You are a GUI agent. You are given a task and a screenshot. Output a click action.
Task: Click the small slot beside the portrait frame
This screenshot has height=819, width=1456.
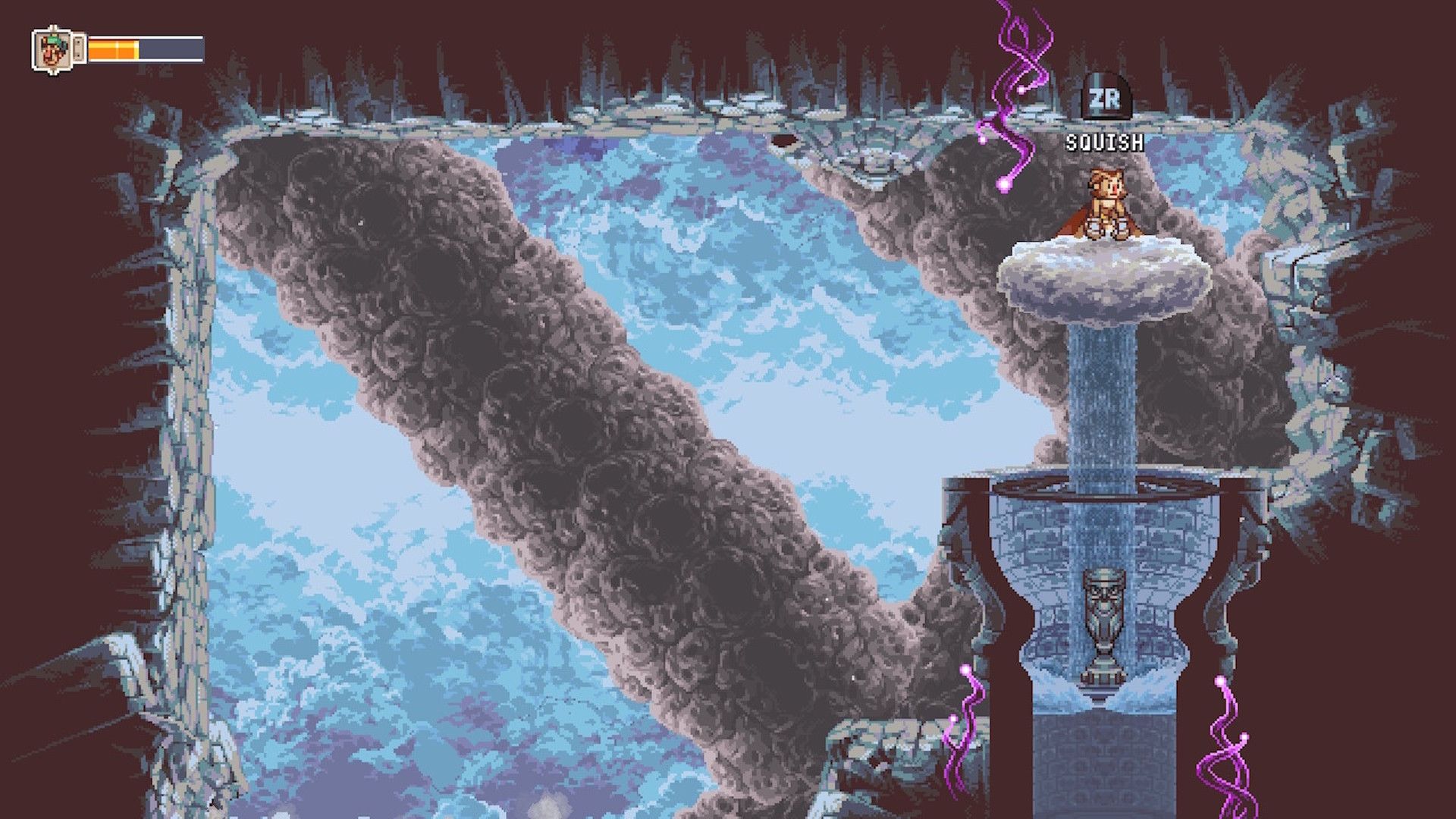(x=79, y=49)
